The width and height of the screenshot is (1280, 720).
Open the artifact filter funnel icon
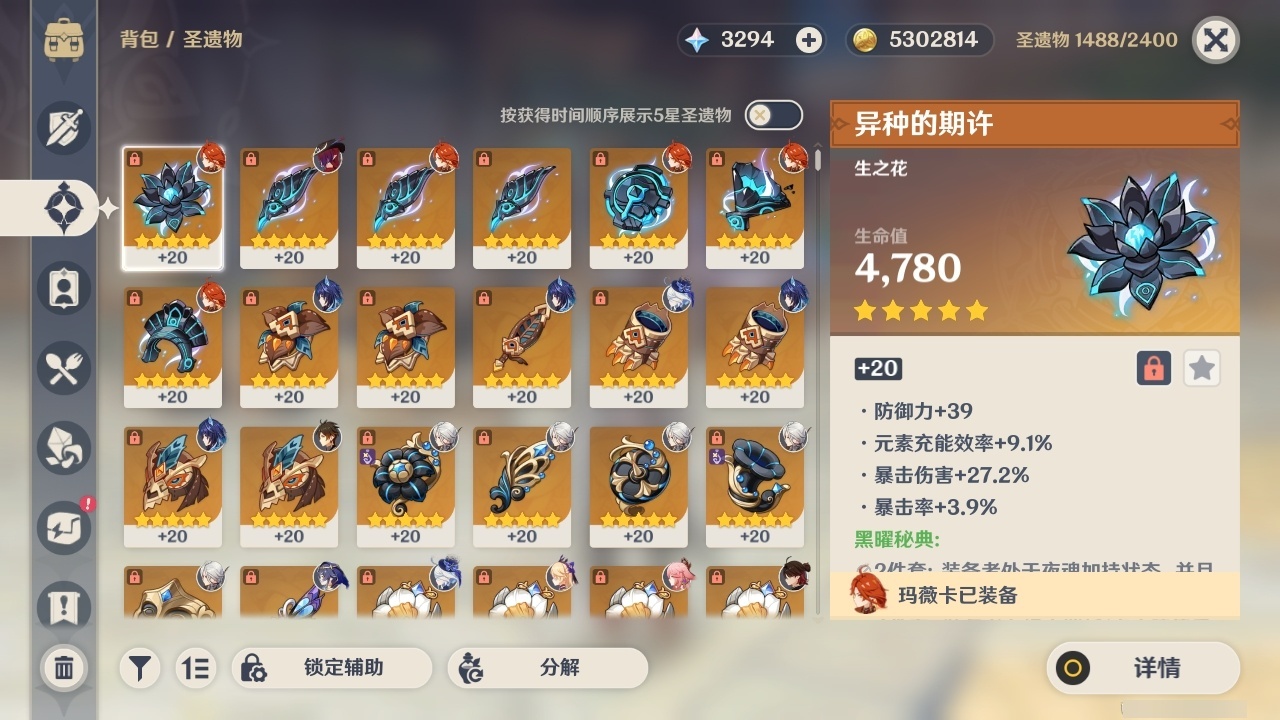pyautogui.click(x=140, y=668)
